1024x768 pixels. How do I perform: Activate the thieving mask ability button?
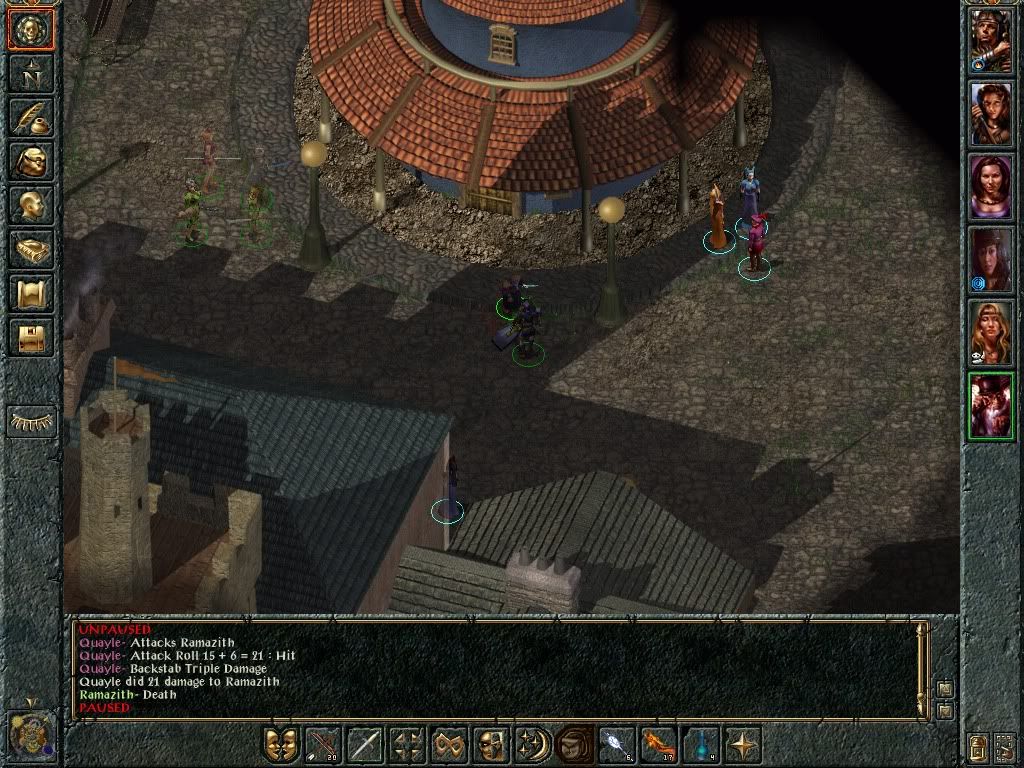click(x=491, y=745)
